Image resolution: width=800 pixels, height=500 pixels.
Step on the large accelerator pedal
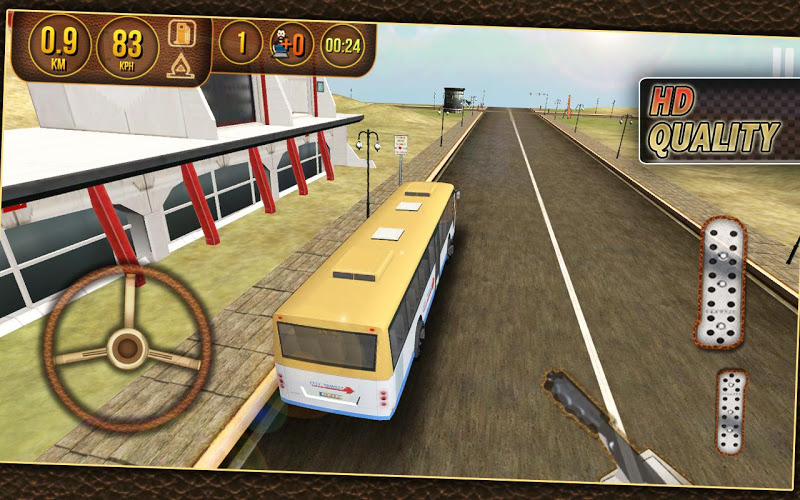(x=722, y=282)
